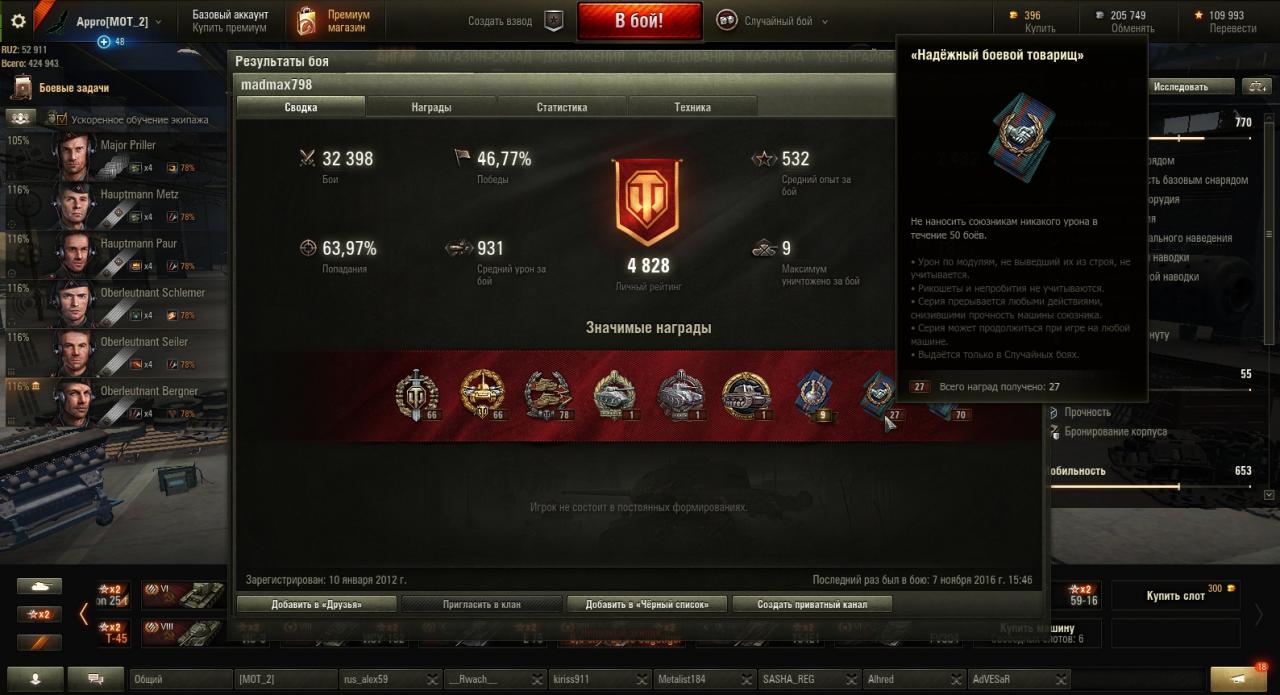1280x695 pixels.
Task: Open the «Премиум магазин»
Action: click(x=335, y=21)
